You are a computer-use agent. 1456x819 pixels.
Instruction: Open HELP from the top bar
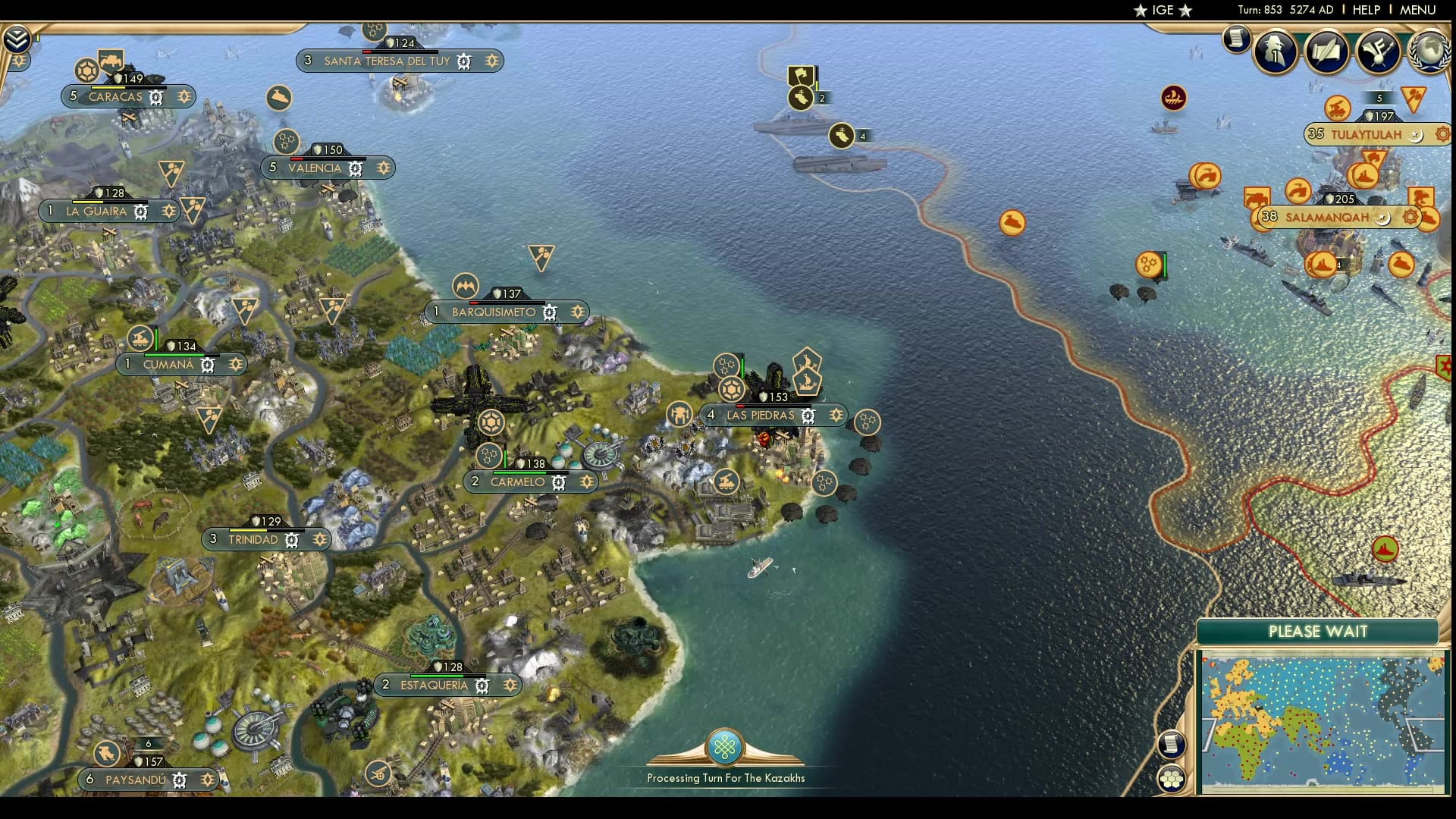coord(1367,10)
